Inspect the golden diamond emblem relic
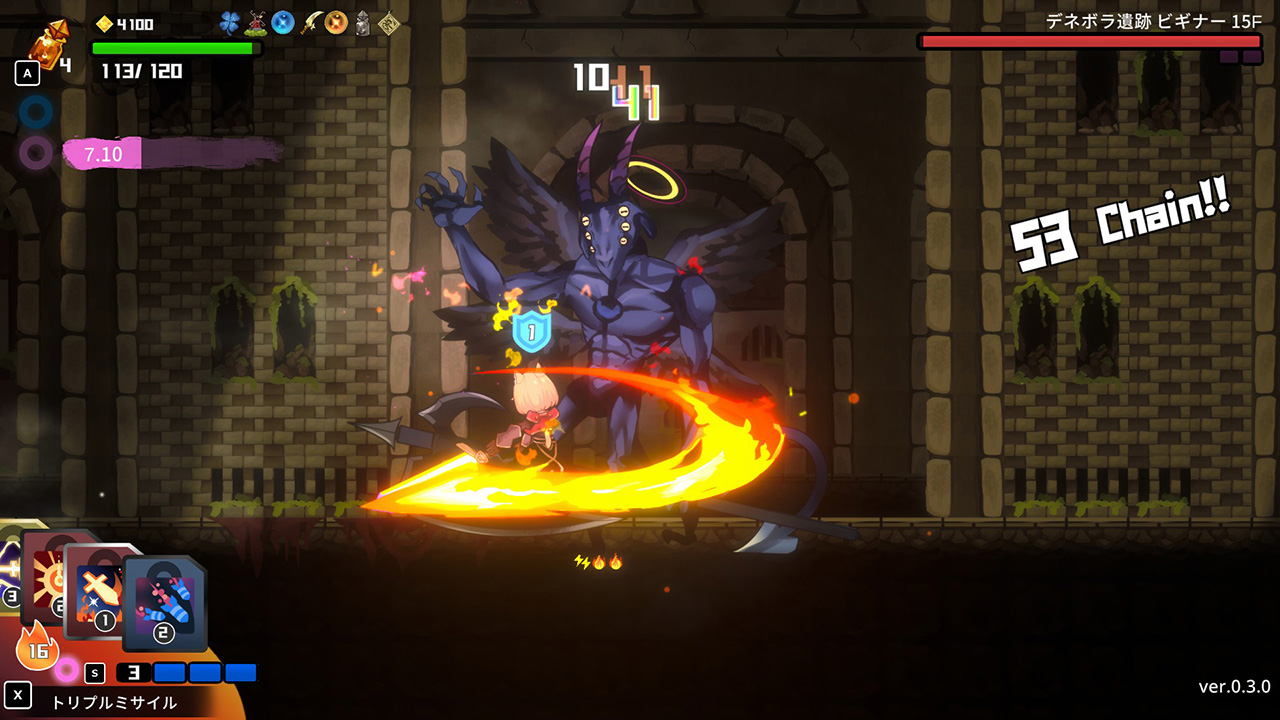The image size is (1280, 720). 388,23
